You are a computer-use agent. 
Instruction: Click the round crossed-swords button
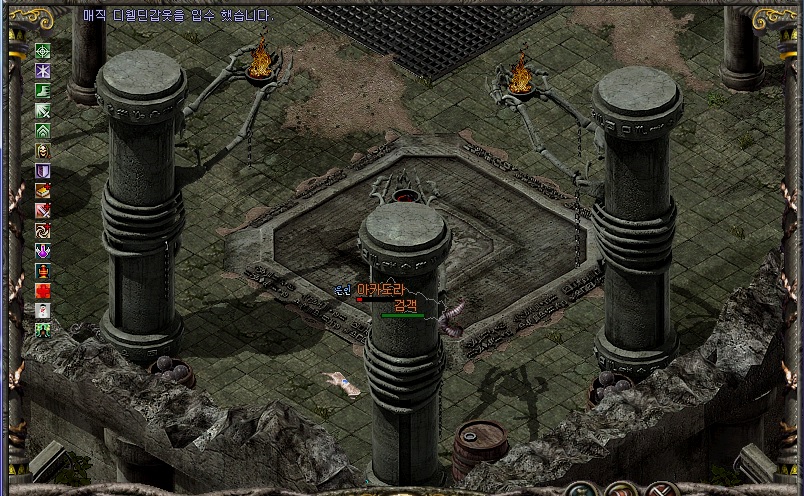pyautogui.click(x=662, y=490)
